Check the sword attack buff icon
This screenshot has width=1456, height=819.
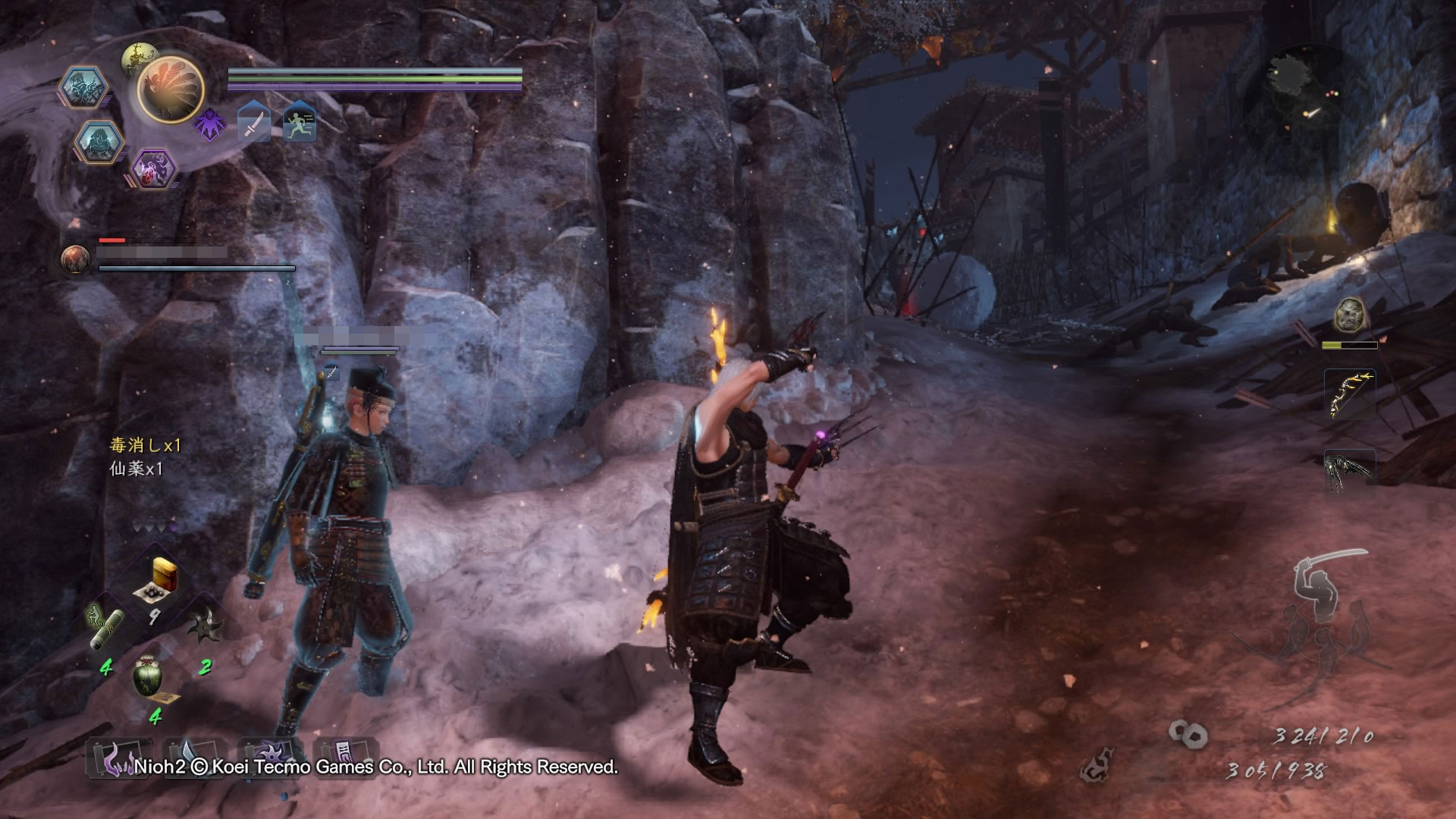[254, 123]
